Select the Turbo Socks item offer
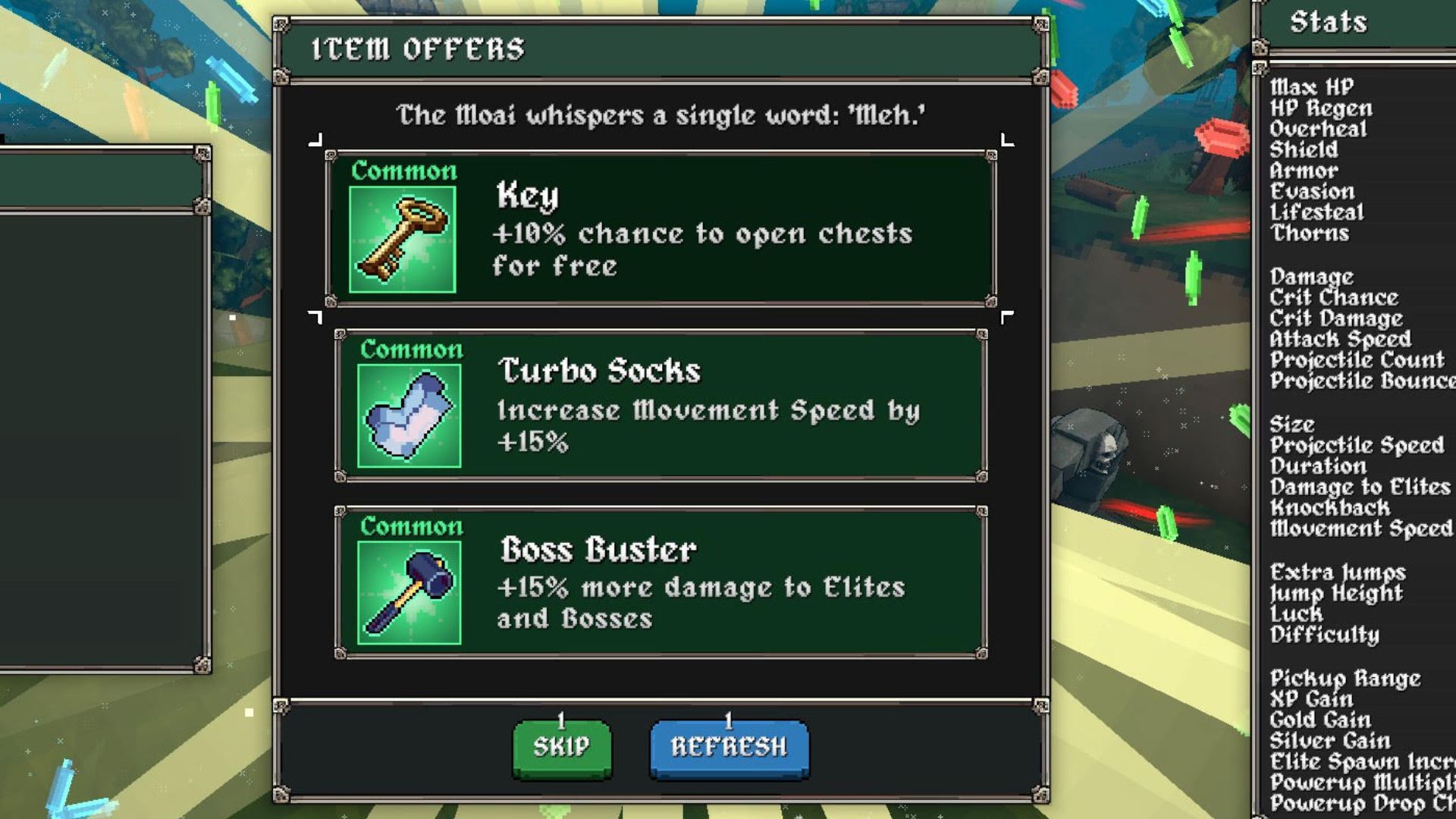The height and width of the screenshot is (819, 1456). [661, 406]
